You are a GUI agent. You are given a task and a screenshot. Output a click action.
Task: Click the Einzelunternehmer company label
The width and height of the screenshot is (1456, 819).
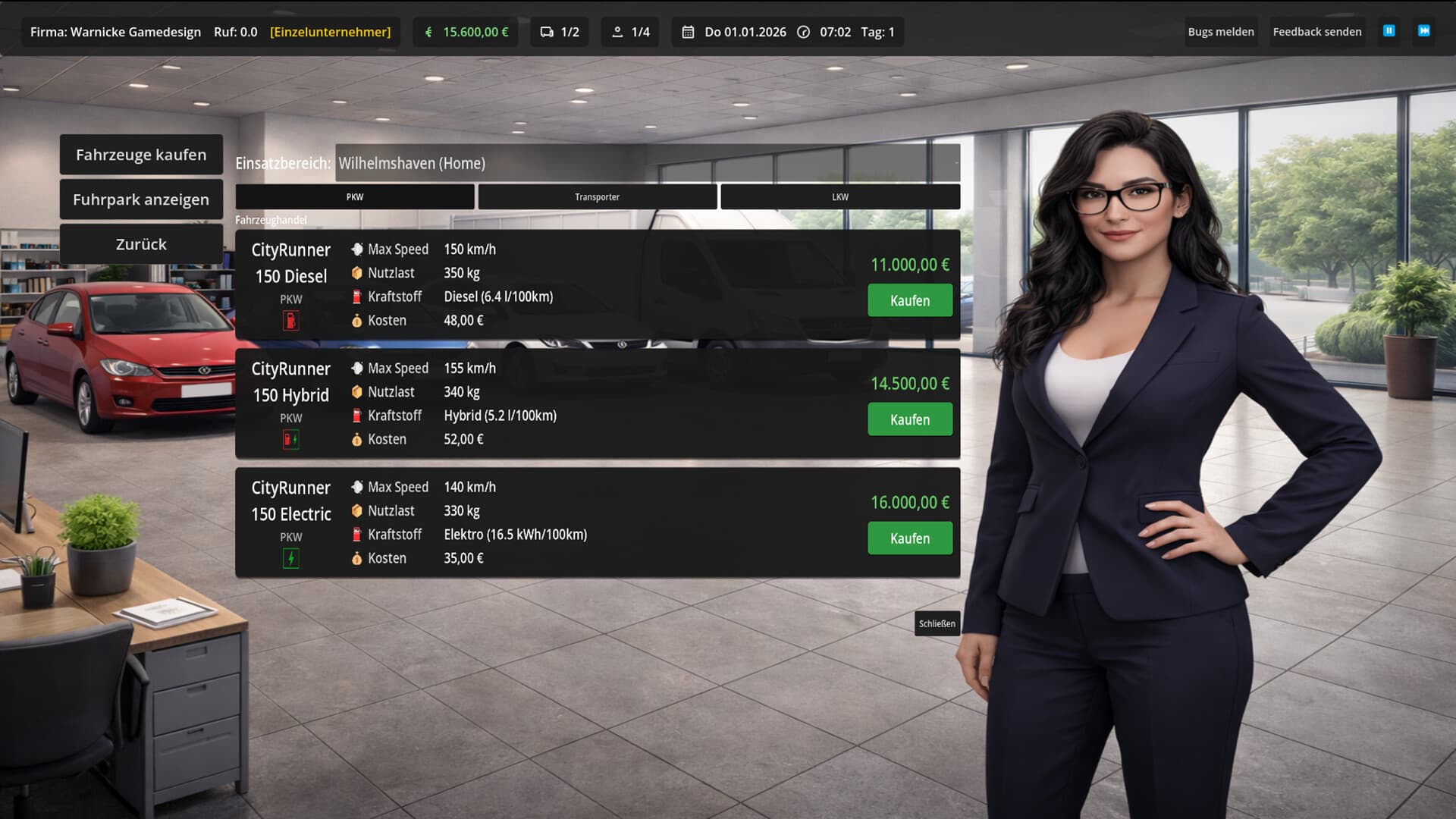coord(330,32)
